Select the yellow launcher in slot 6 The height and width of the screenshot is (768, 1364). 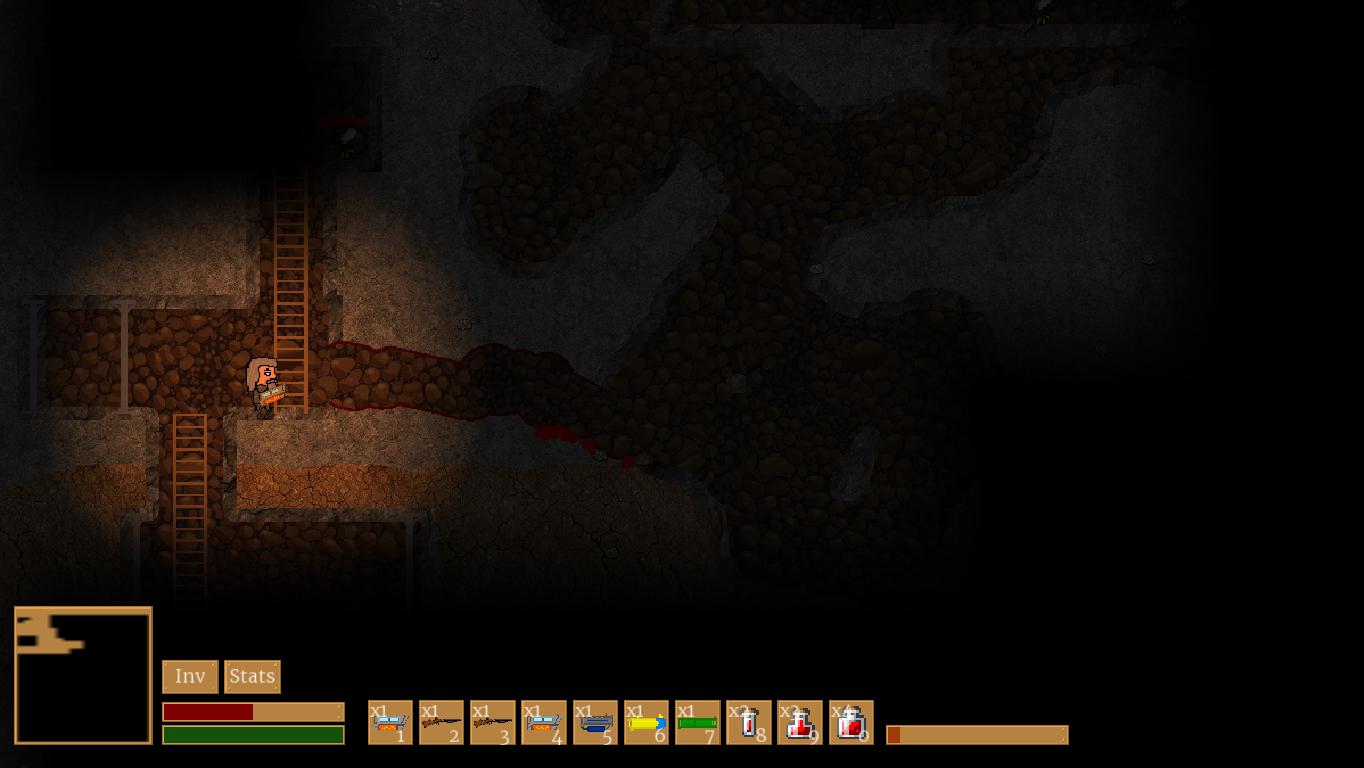tap(646, 722)
